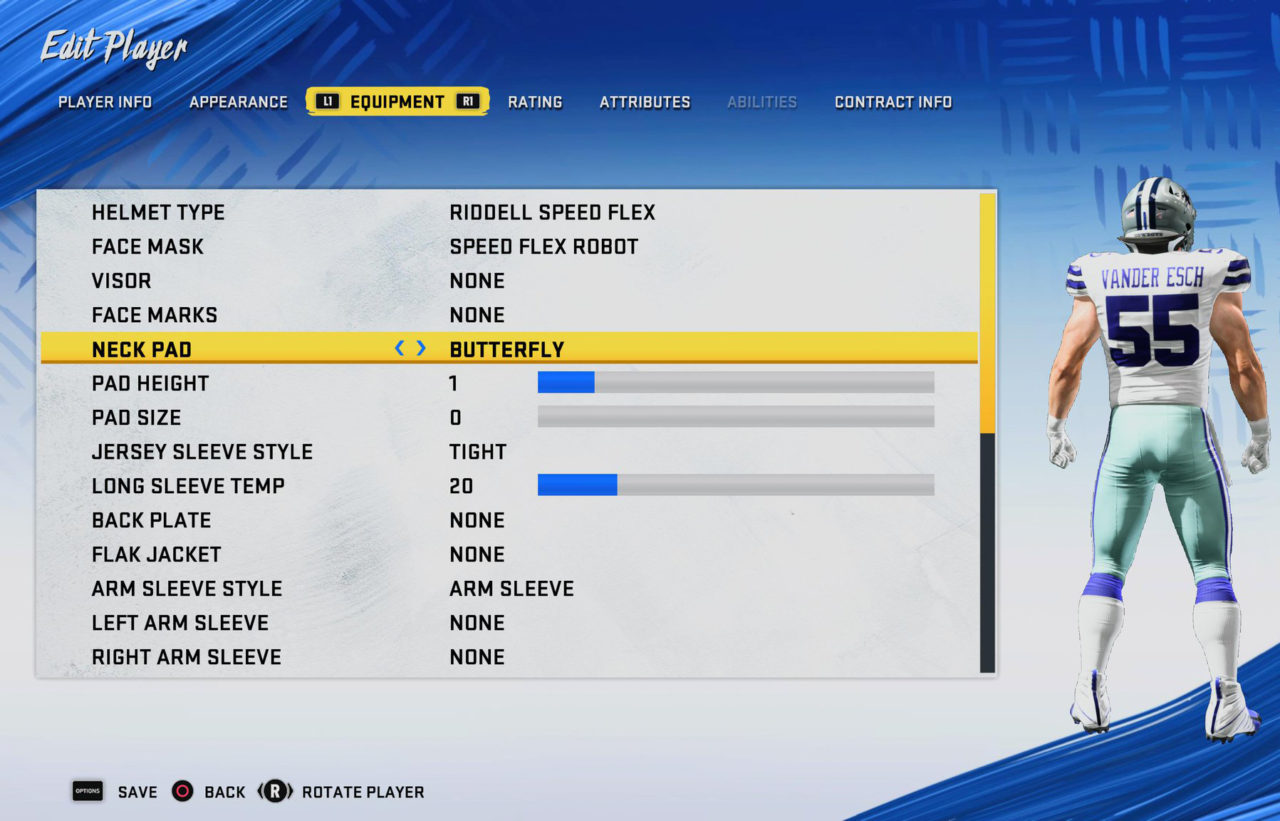Click the left arrow on Neck Pad

coord(400,348)
